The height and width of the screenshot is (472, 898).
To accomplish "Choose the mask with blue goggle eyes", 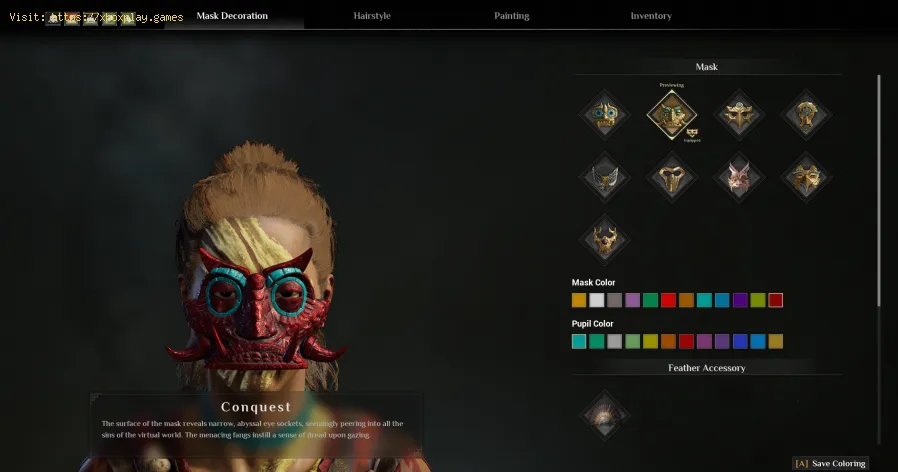I will pos(605,115).
